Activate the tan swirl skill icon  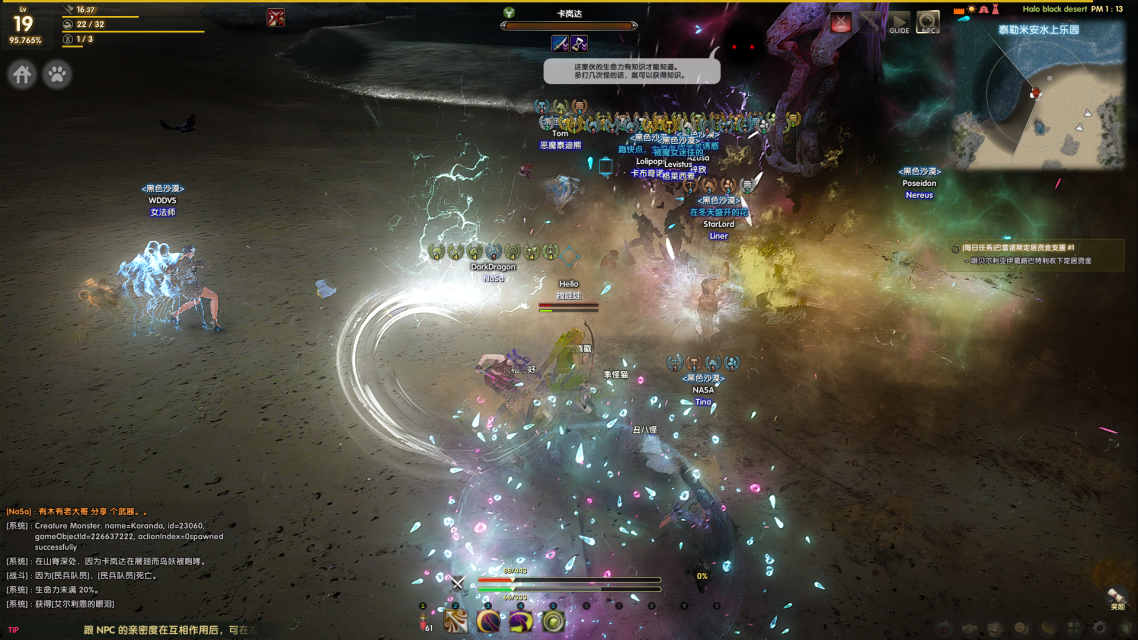[x=456, y=621]
